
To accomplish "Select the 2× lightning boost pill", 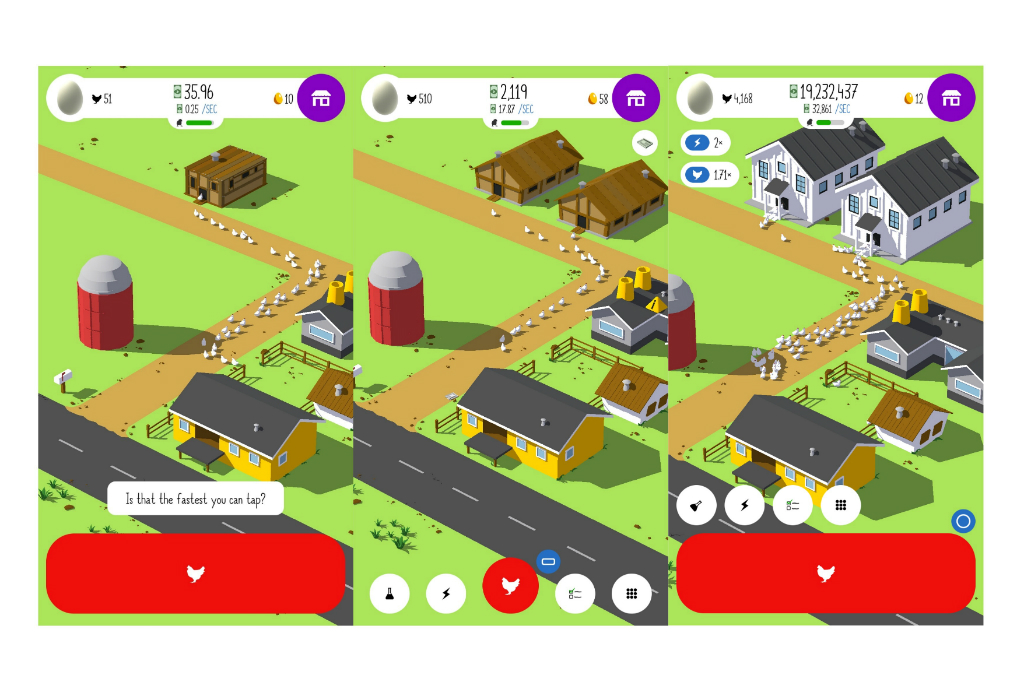I will [x=706, y=143].
